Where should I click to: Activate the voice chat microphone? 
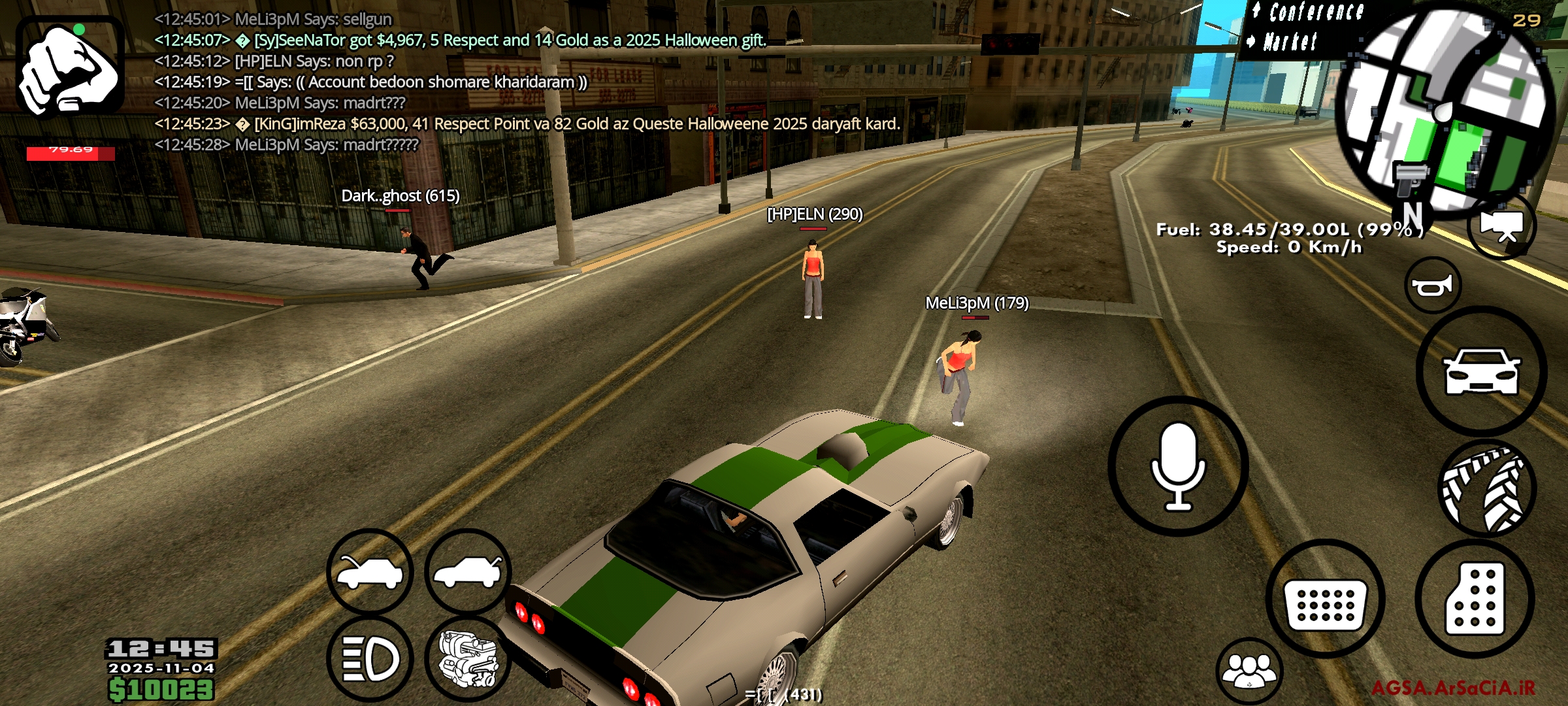click(x=1178, y=466)
